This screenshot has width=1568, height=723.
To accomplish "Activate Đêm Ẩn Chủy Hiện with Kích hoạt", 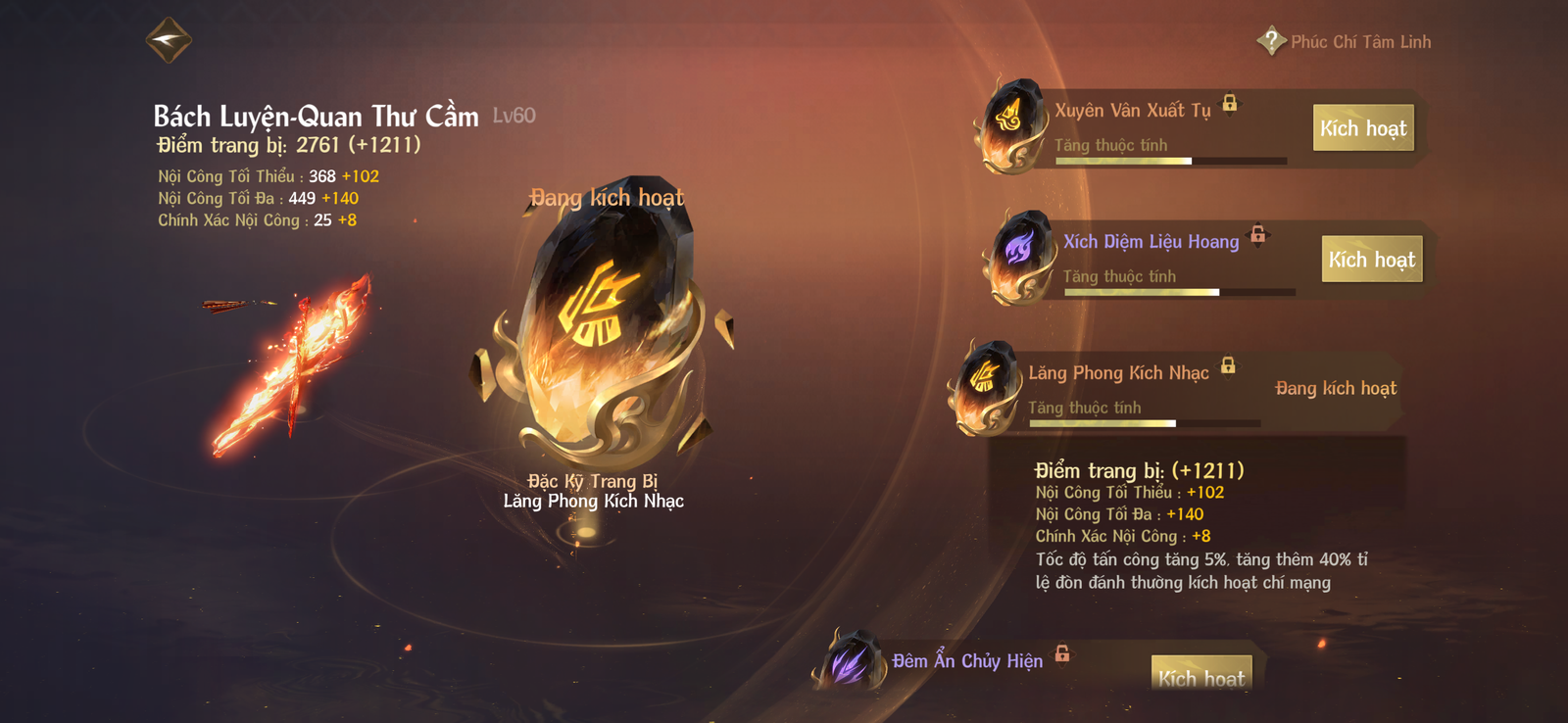I will tap(1200, 676).
